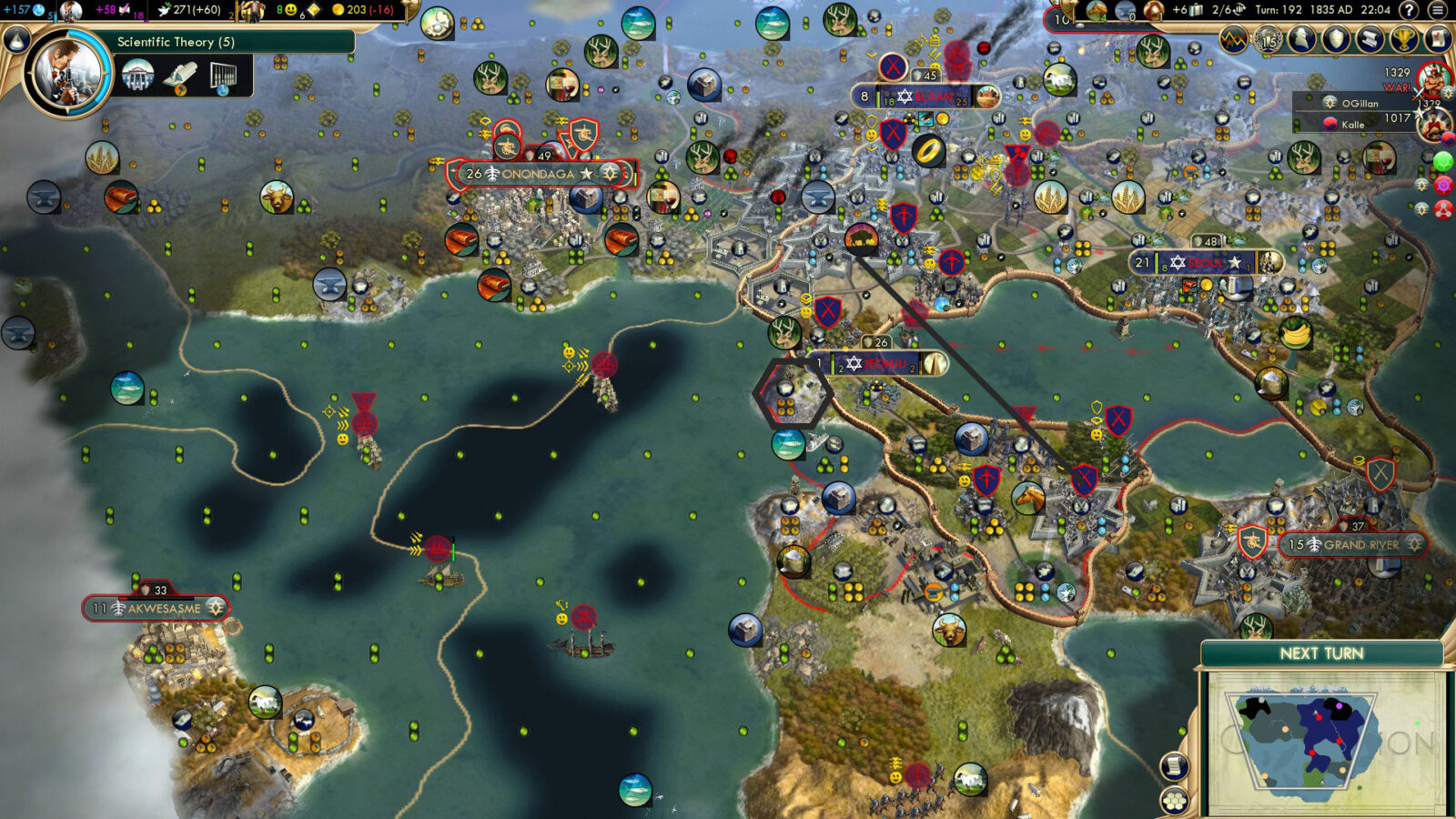Open the technology tree via the science flask icon
The width and height of the screenshot is (1456, 819).
[16, 40]
